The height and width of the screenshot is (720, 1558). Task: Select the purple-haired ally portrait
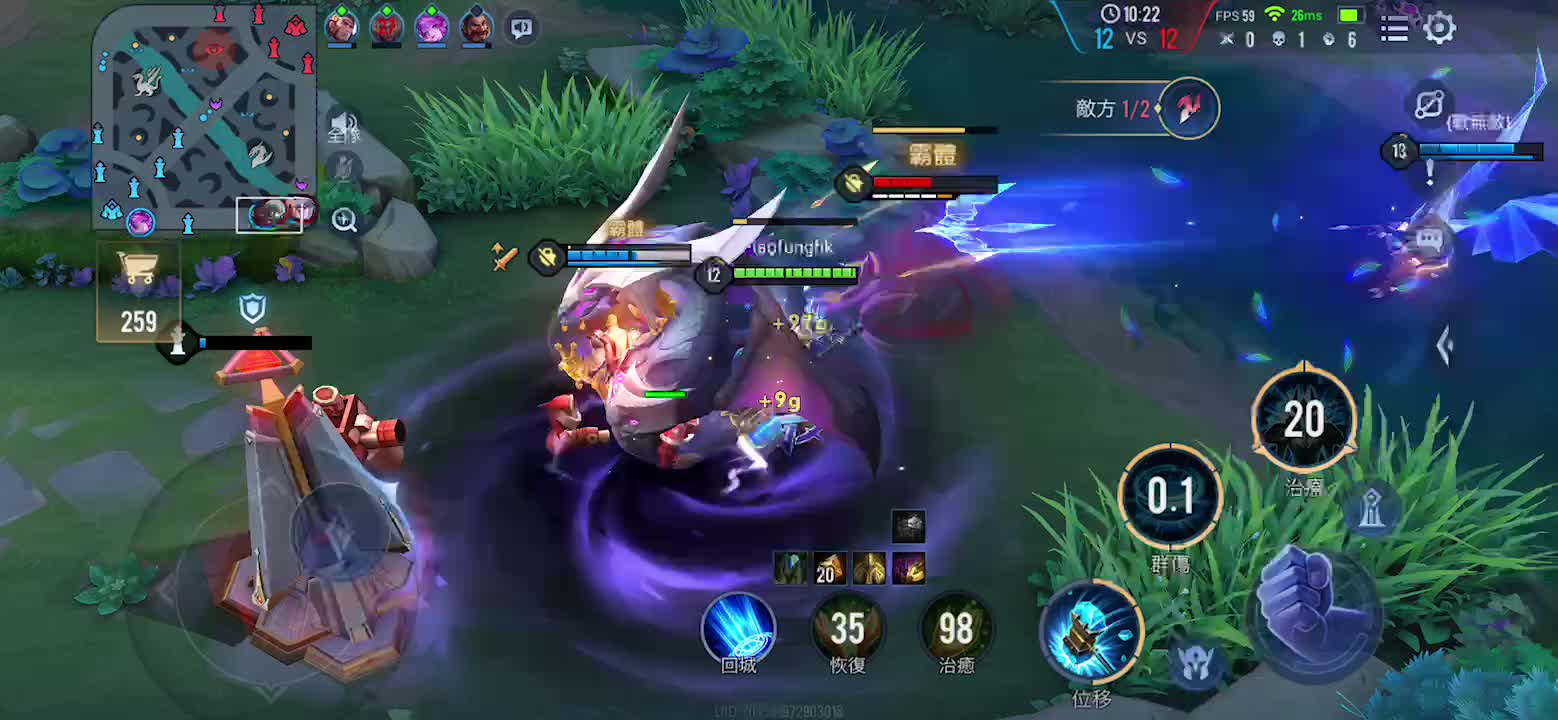coord(431,26)
